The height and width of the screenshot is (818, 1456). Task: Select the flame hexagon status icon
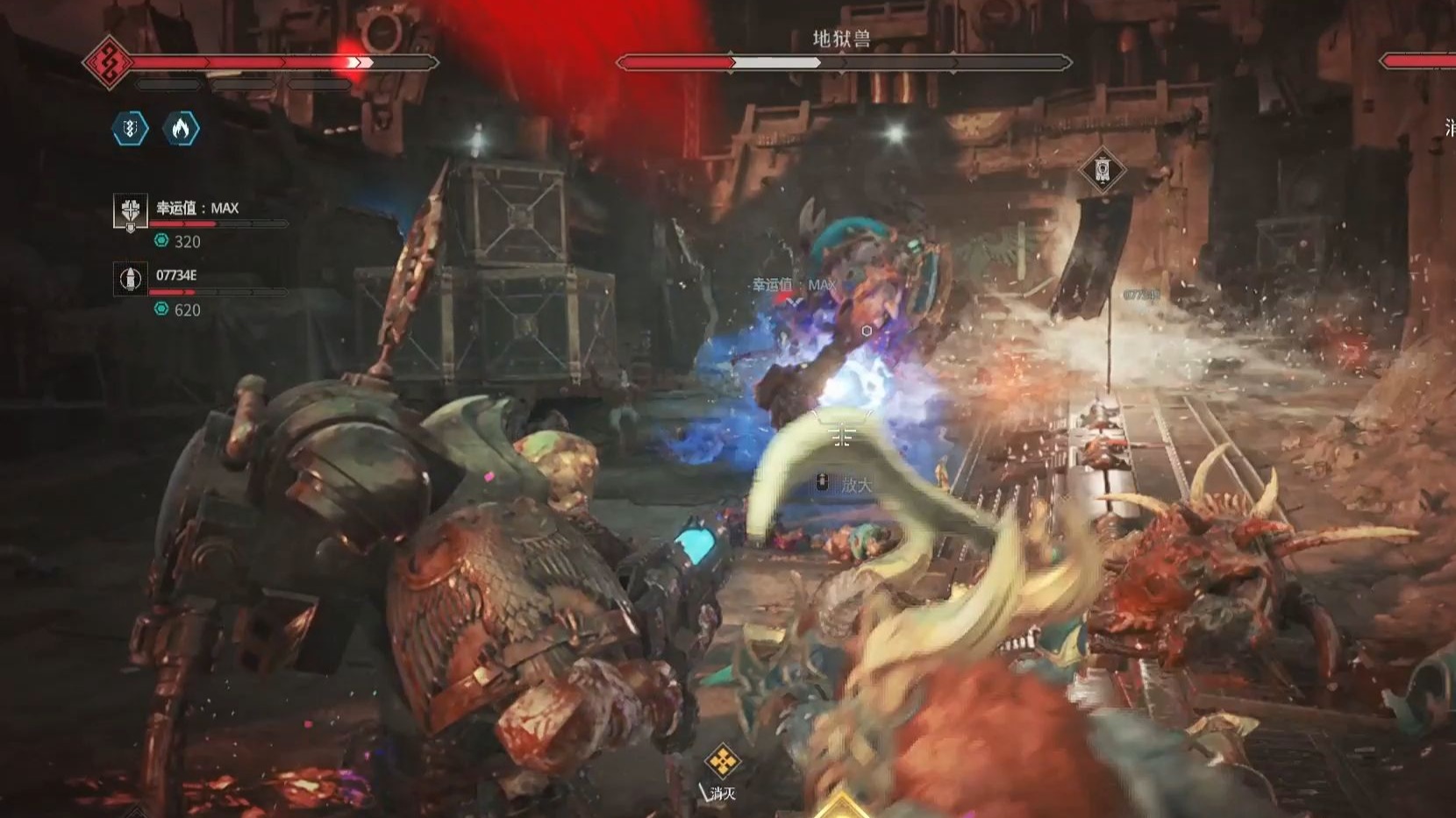(181, 129)
